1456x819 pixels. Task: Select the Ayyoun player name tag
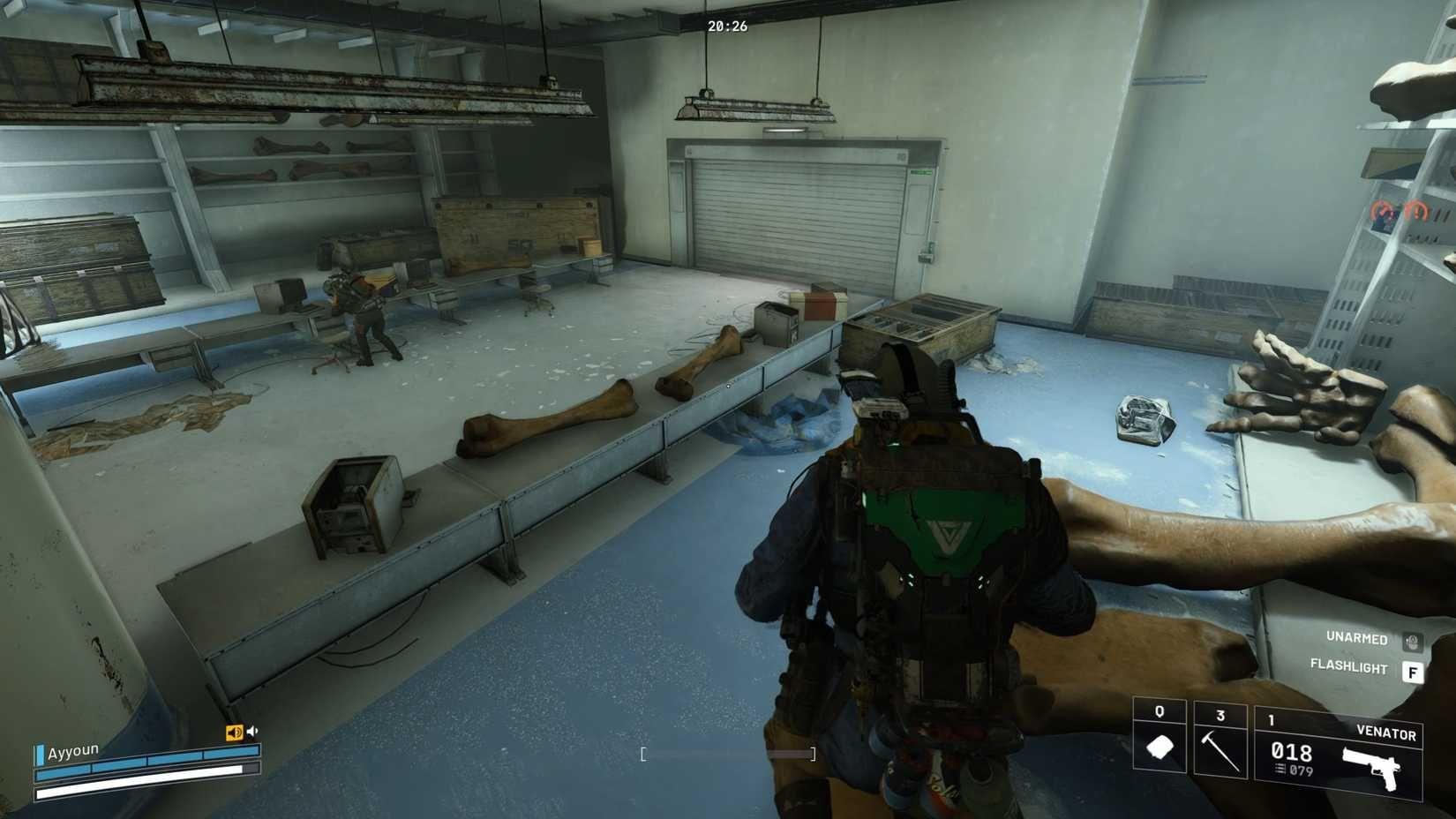73,752
